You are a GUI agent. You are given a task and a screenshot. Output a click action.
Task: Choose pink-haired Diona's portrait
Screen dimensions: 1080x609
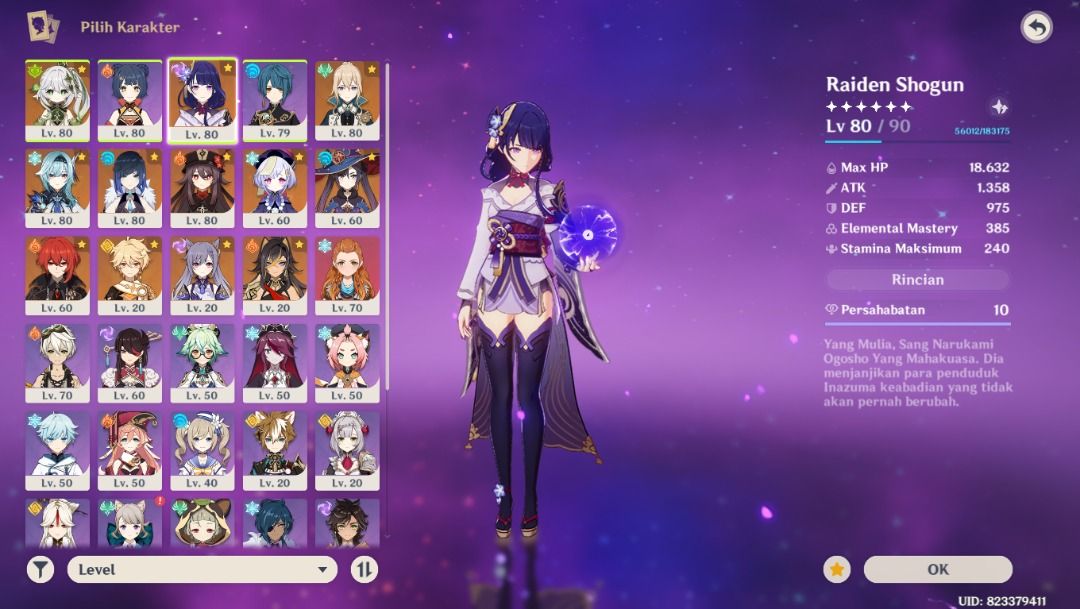pyautogui.click(x=347, y=362)
